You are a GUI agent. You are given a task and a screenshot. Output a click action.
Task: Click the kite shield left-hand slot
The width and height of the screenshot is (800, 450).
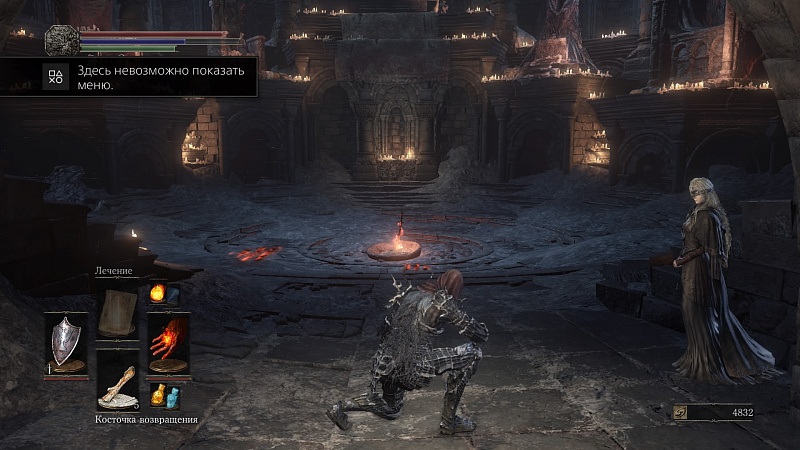tap(65, 342)
